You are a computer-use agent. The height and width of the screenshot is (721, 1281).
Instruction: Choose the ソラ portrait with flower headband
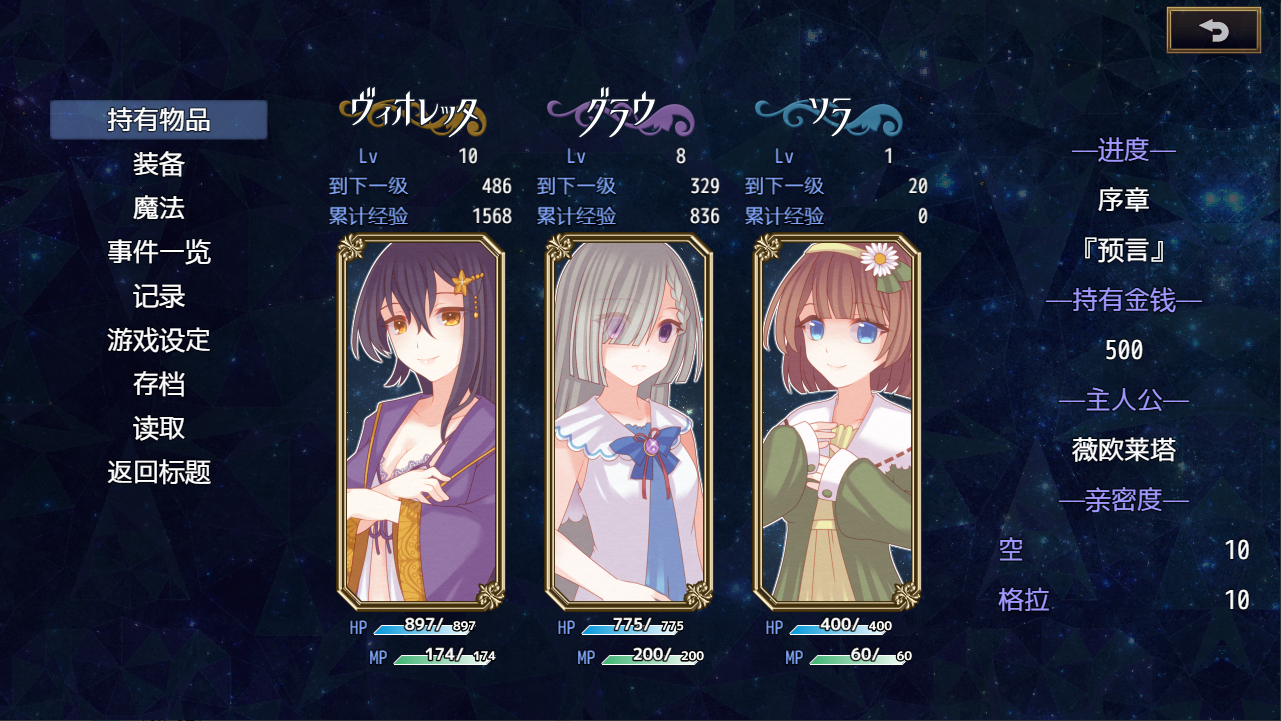(x=837, y=422)
